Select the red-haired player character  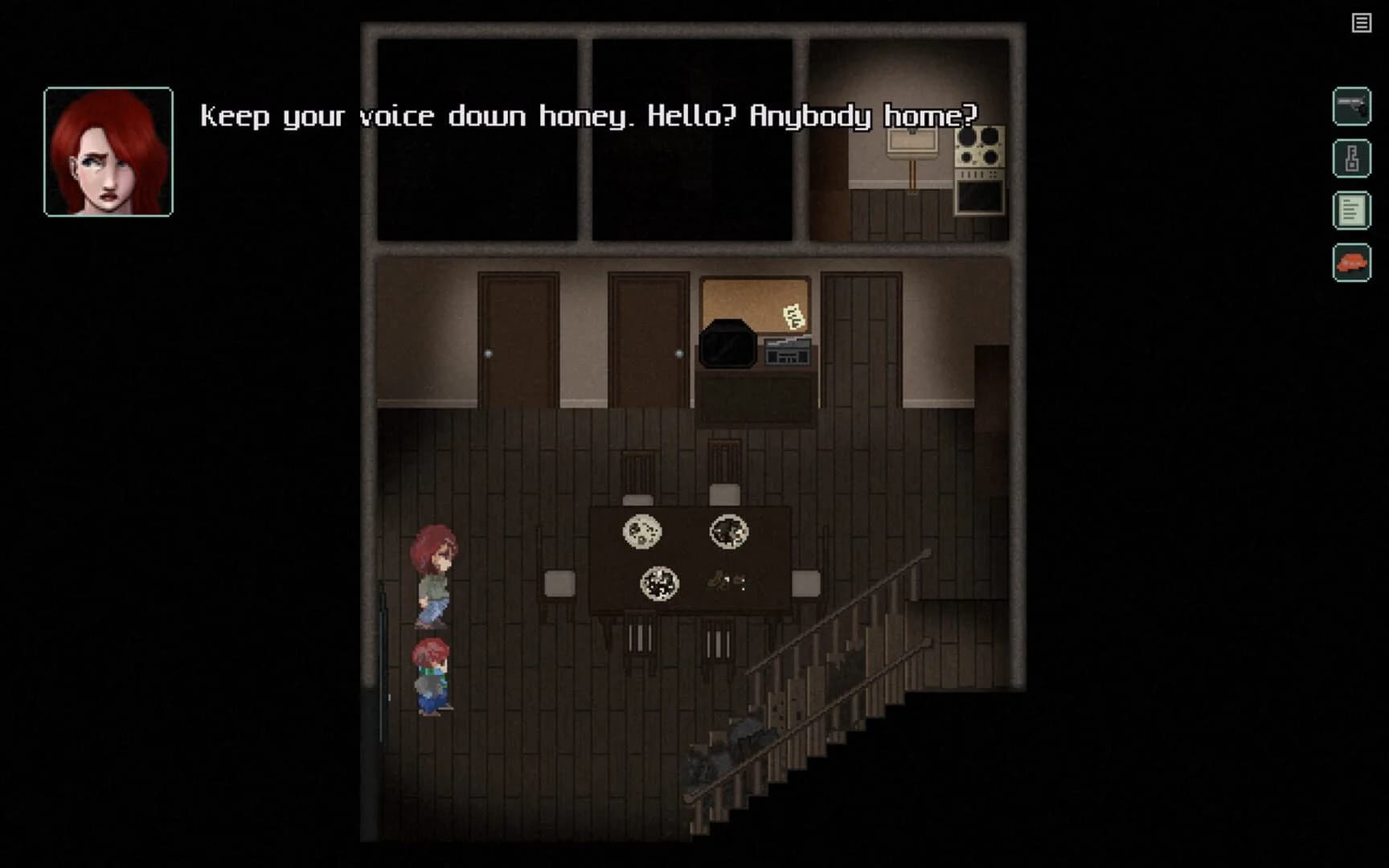pos(434,571)
